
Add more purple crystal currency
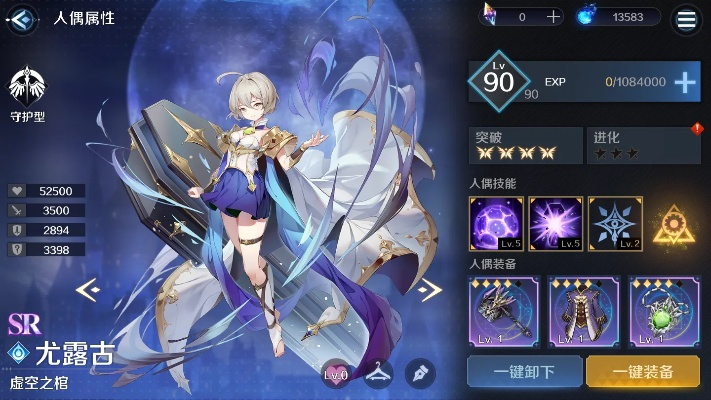553,17
